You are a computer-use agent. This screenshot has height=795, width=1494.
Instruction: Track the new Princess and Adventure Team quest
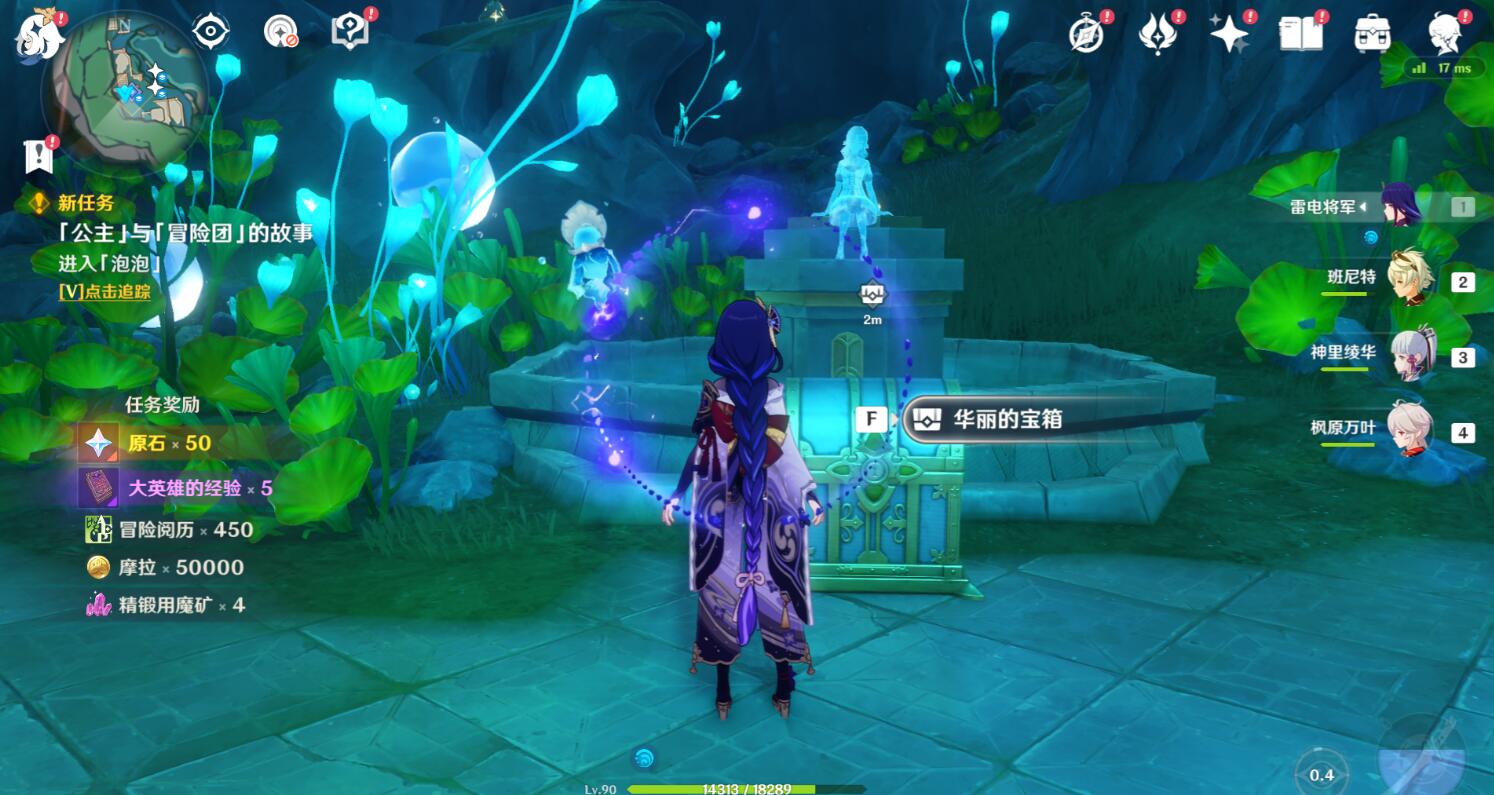[x=104, y=291]
